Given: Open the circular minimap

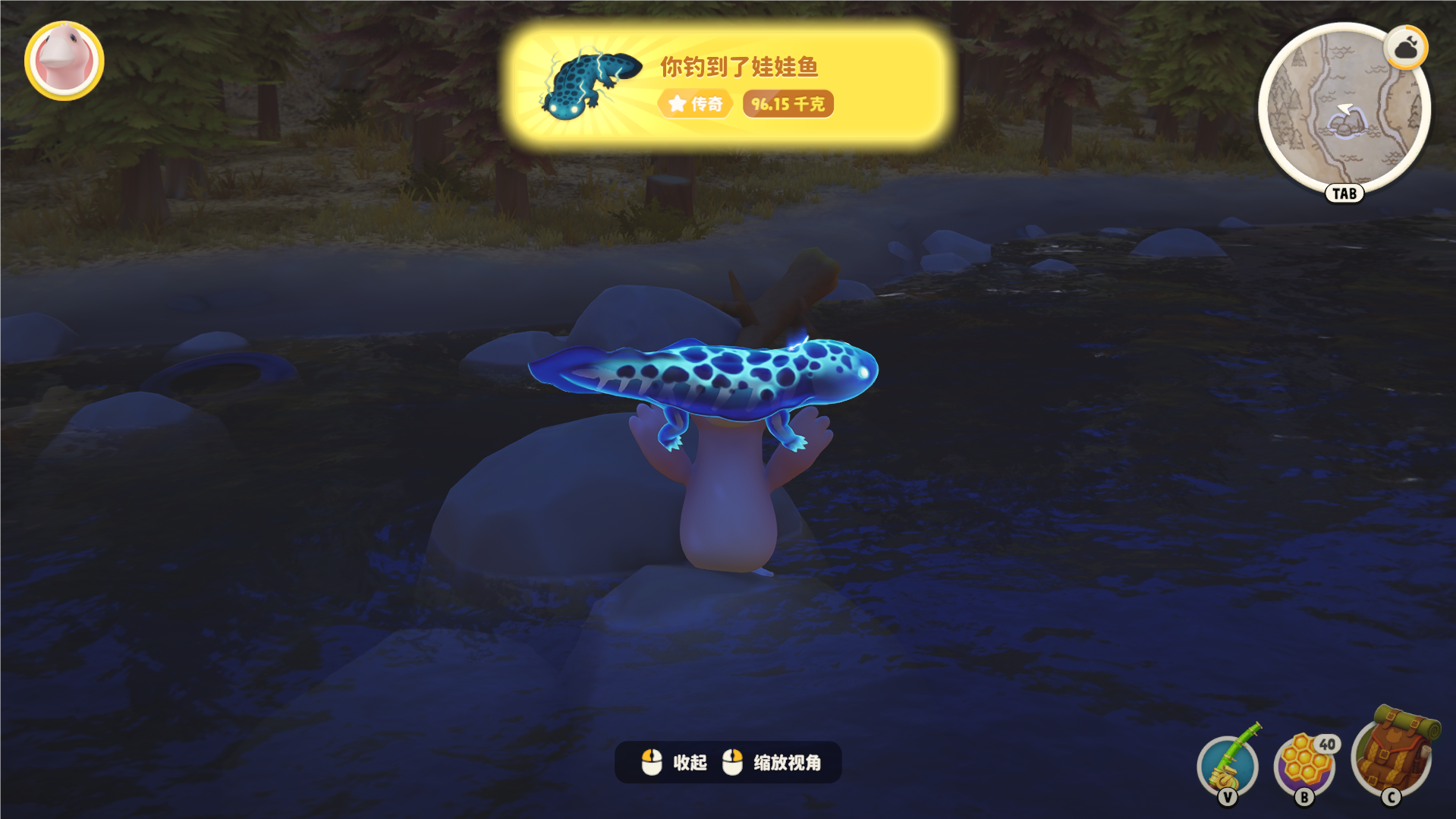Looking at the screenshot, I should (1343, 110).
